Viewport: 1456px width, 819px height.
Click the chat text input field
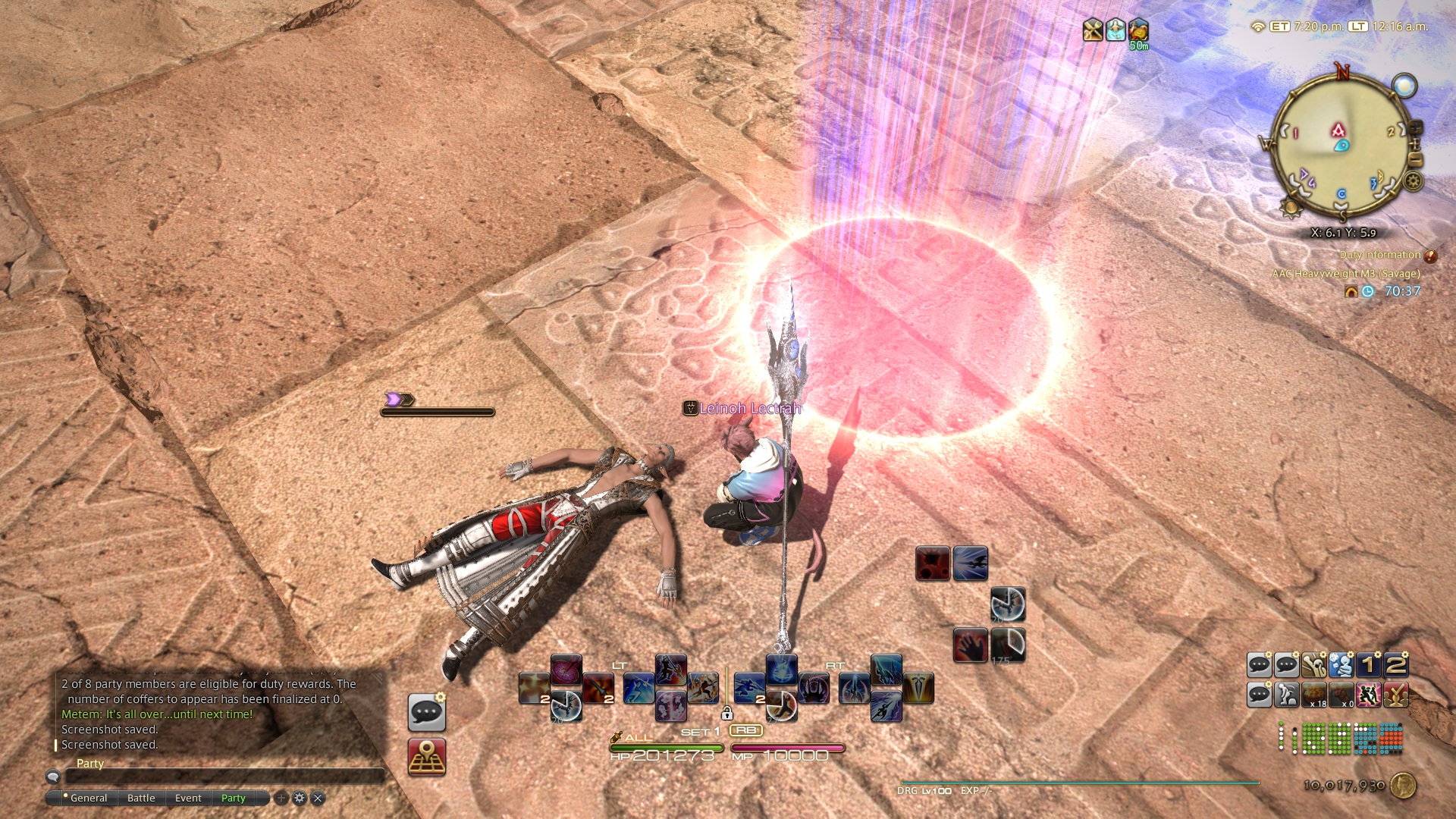coord(224,777)
